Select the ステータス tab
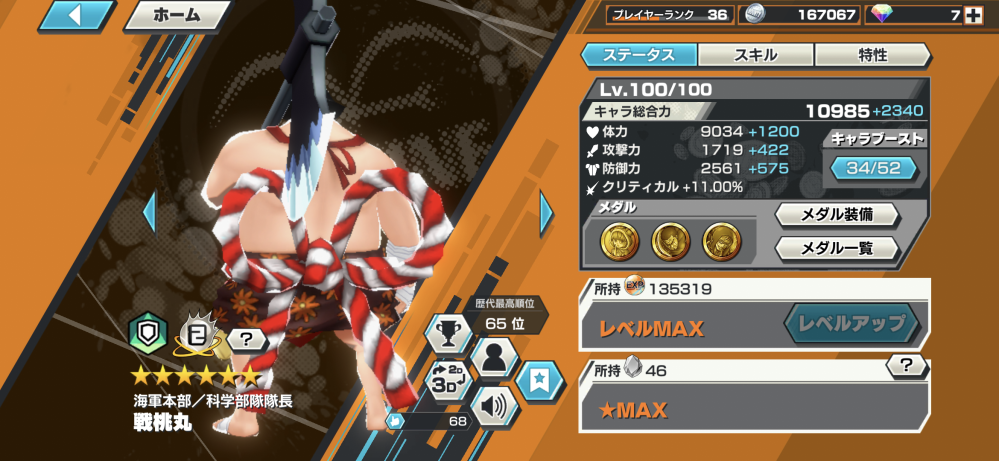The width and height of the screenshot is (999, 461). (x=640, y=55)
